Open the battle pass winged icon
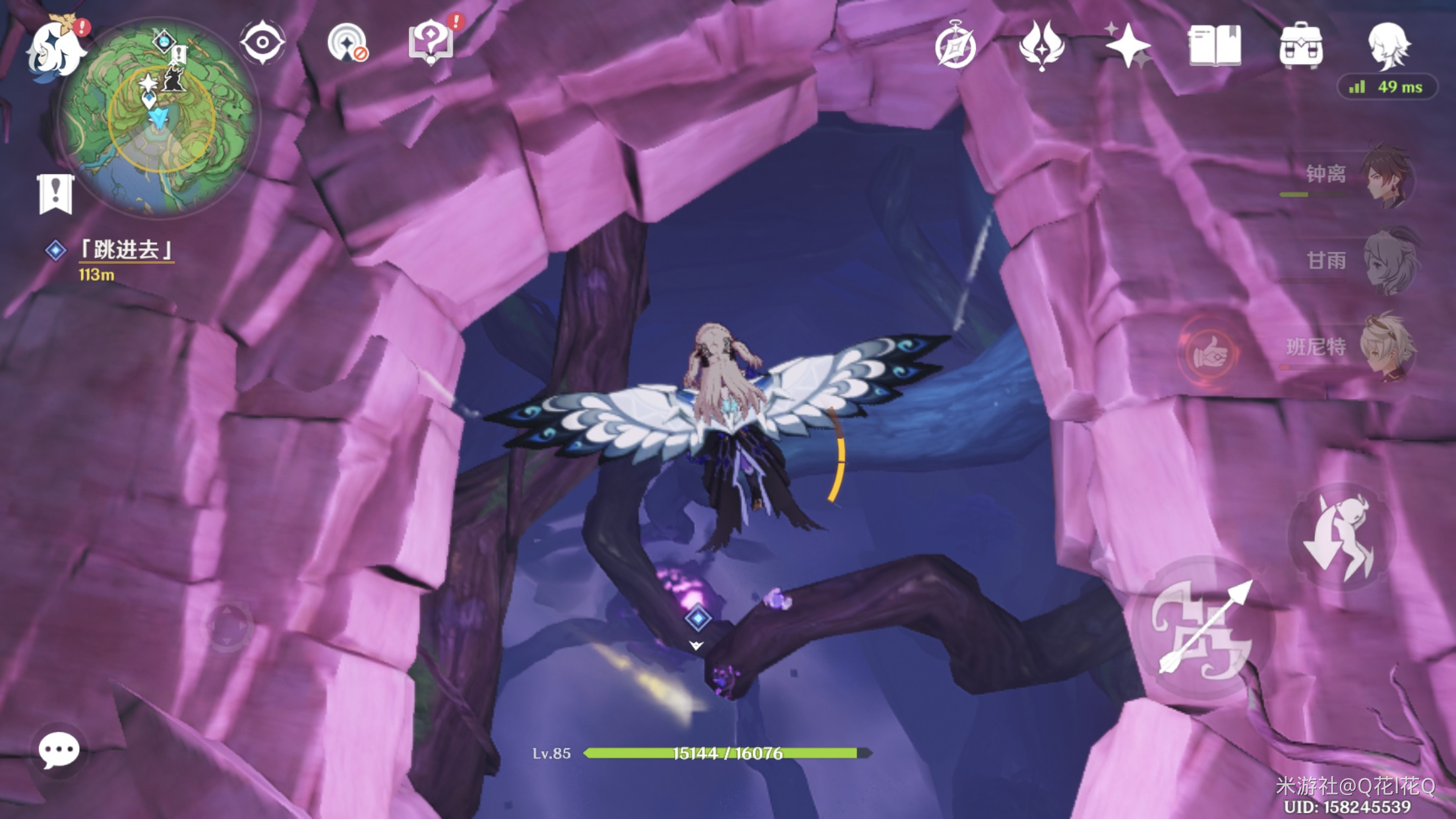The width and height of the screenshot is (1456, 819). click(1041, 45)
